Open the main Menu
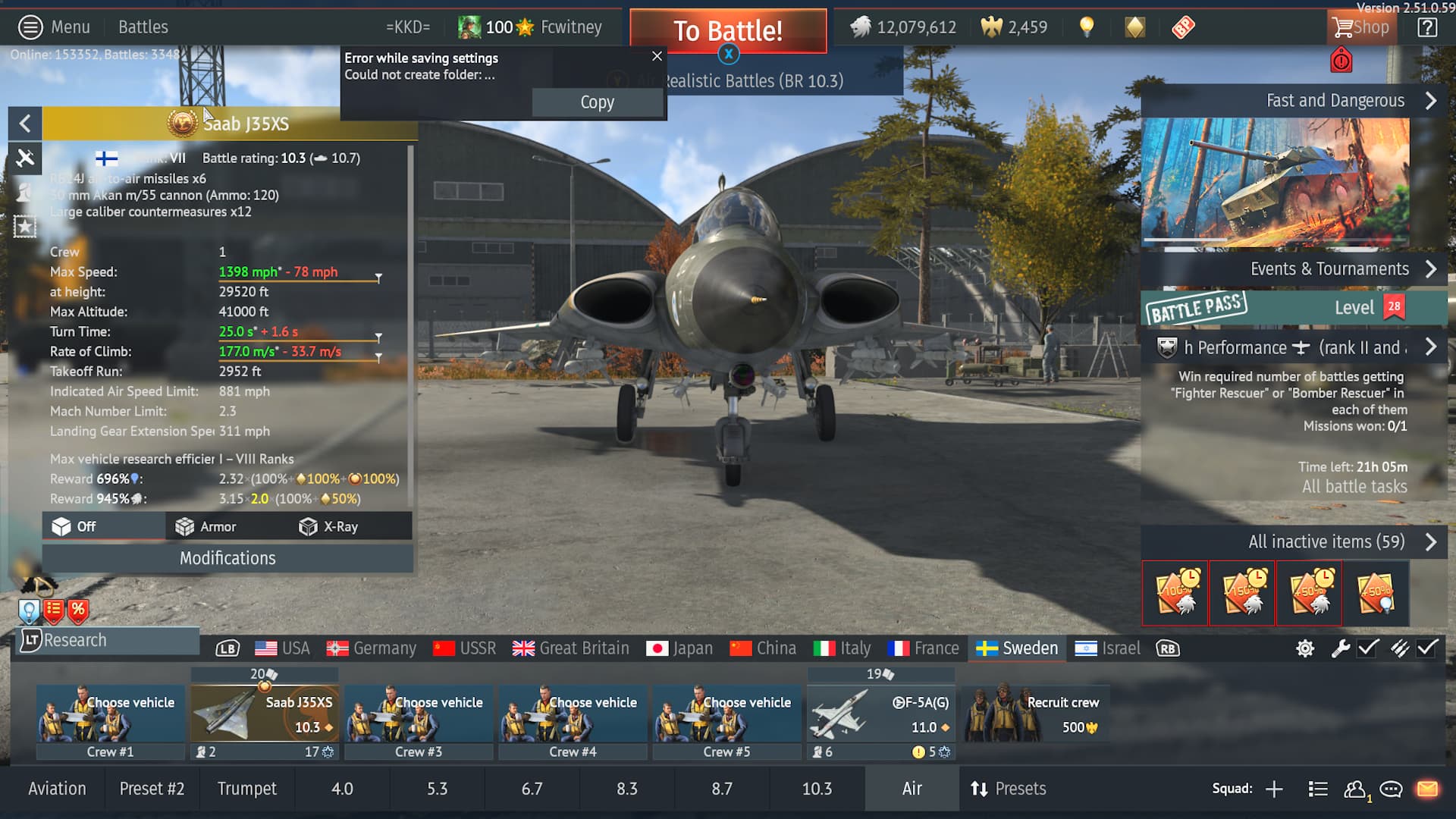1456x819 pixels. pos(54,27)
